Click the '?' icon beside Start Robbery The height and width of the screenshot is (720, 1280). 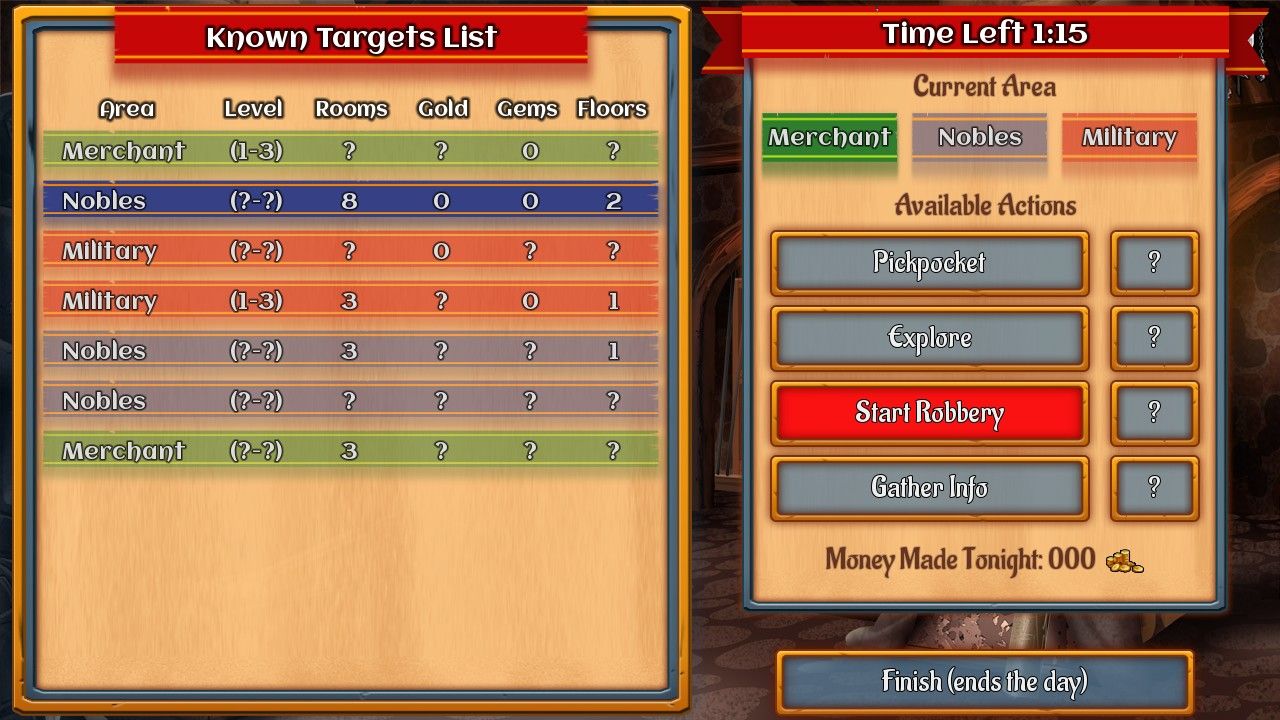[x=1154, y=413]
